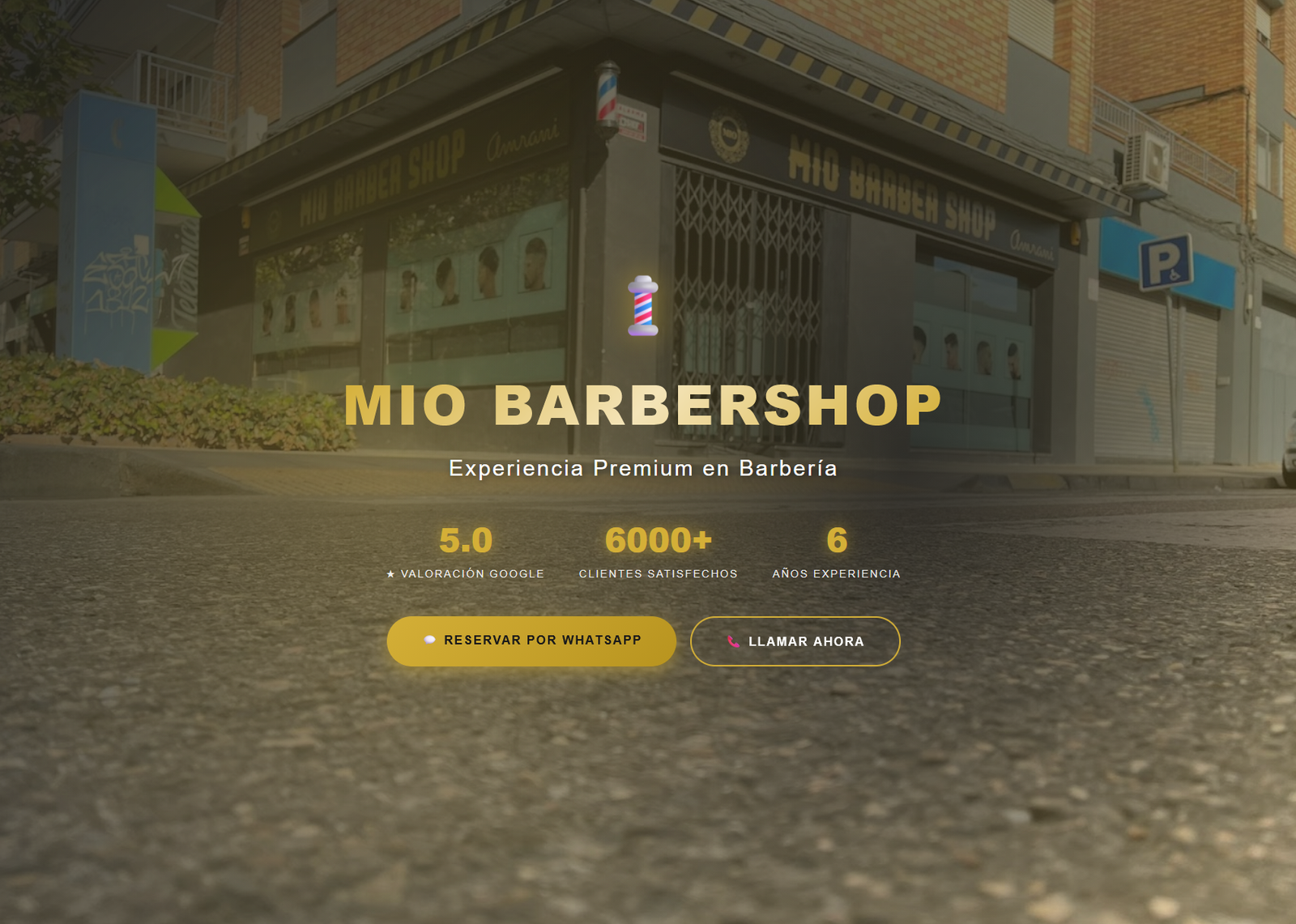The width and height of the screenshot is (1296, 924).
Task: Click Reservar por WhatsApp to book
Action: [532, 640]
